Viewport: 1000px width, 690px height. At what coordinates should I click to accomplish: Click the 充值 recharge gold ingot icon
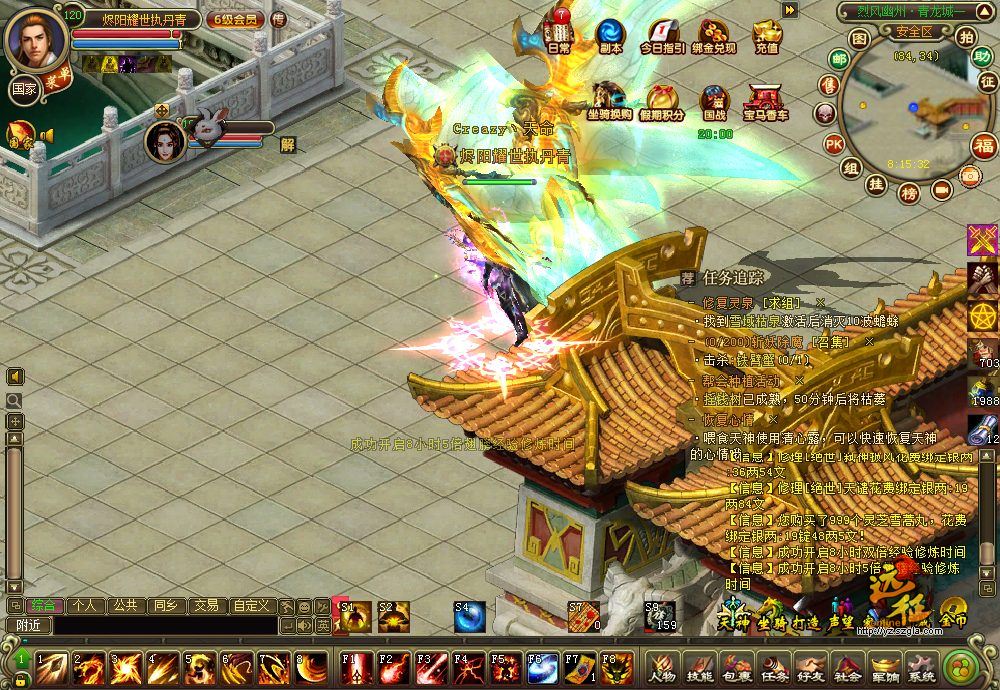[767, 35]
